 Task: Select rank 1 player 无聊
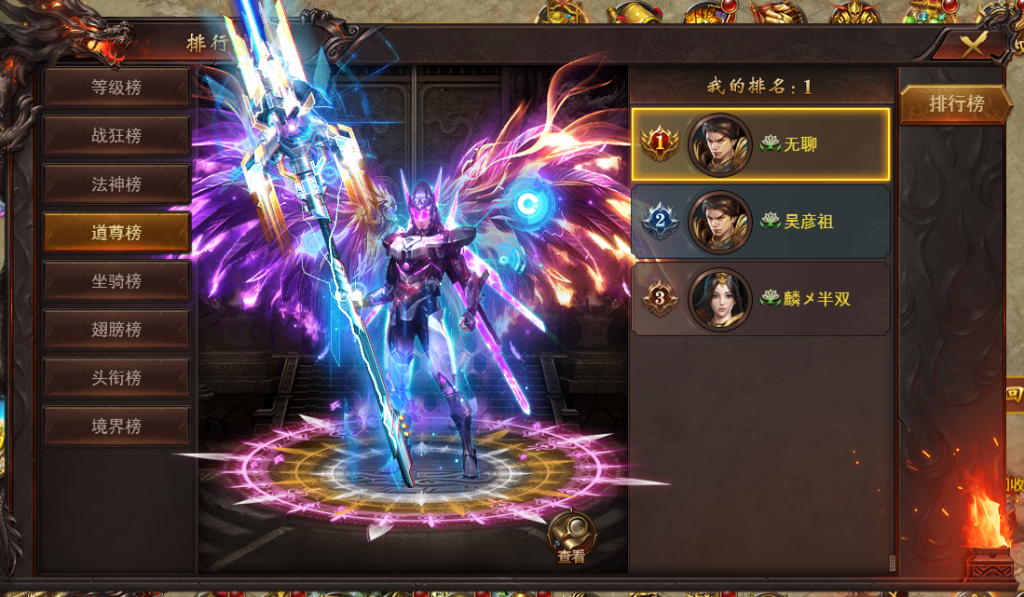pyautogui.click(x=760, y=144)
